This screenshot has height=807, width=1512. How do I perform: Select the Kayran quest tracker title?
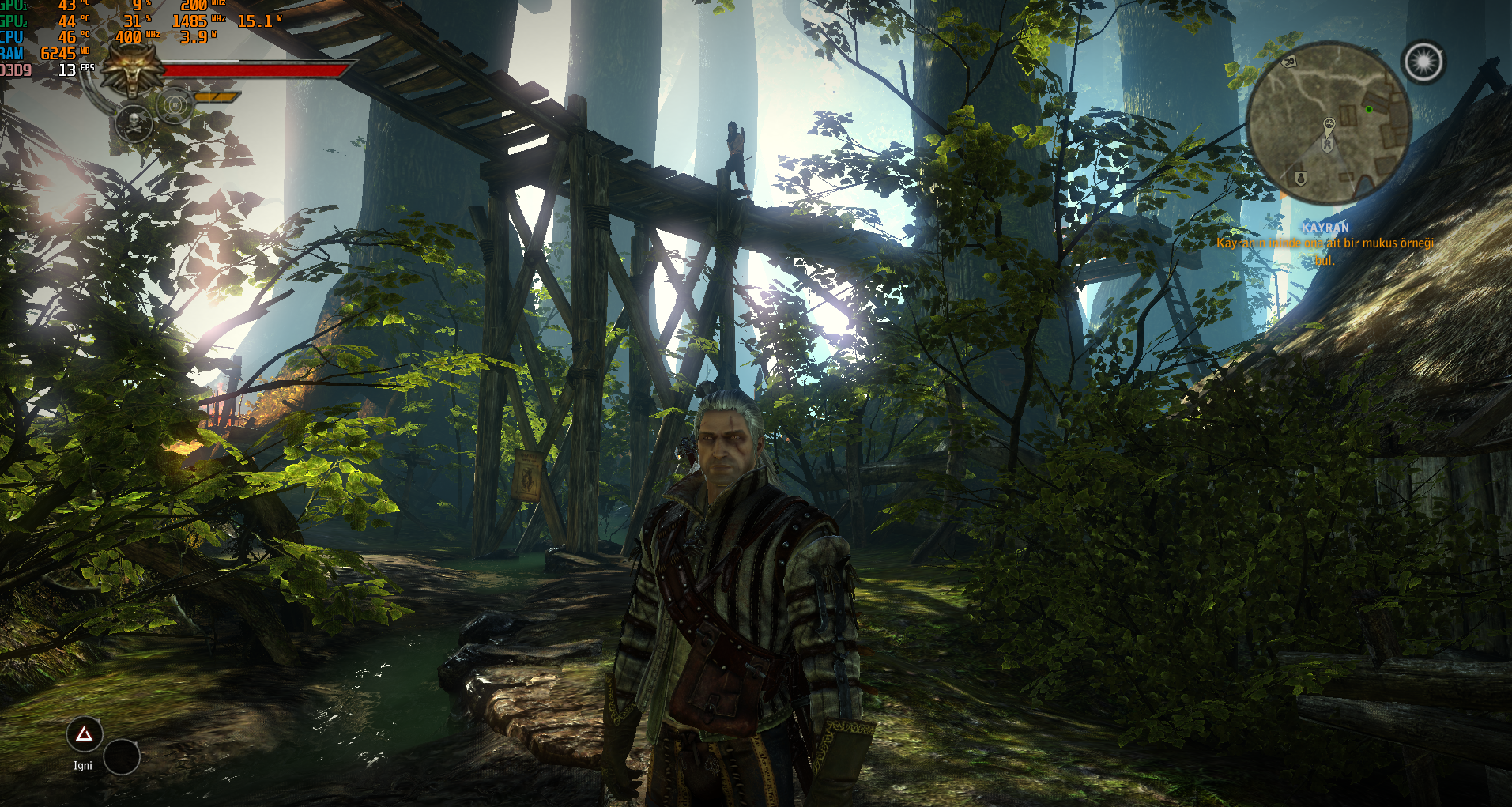pyautogui.click(x=1325, y=228)
